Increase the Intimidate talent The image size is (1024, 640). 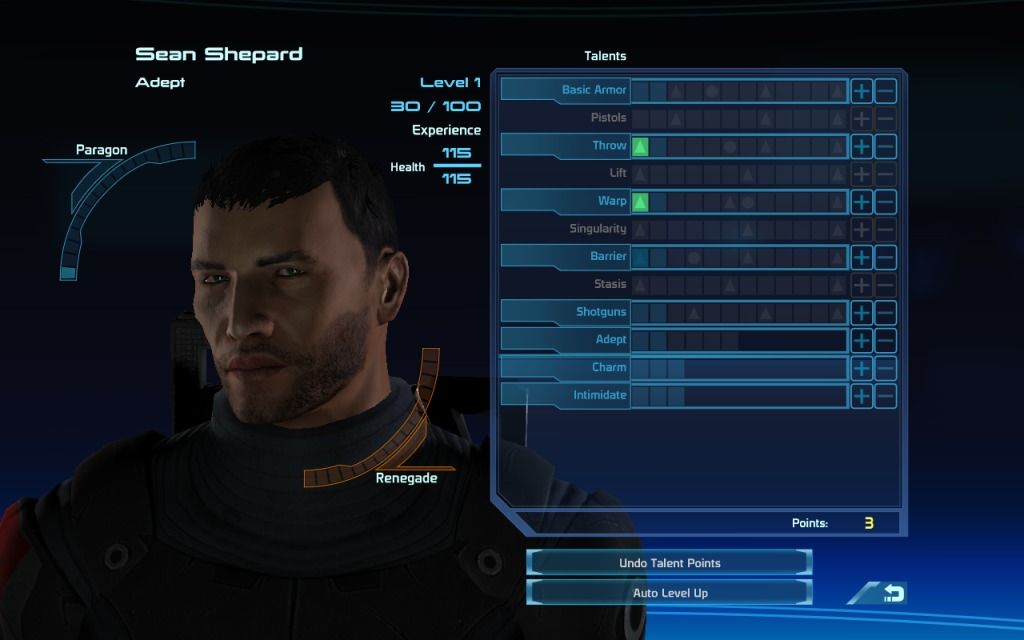coord(861,396)
